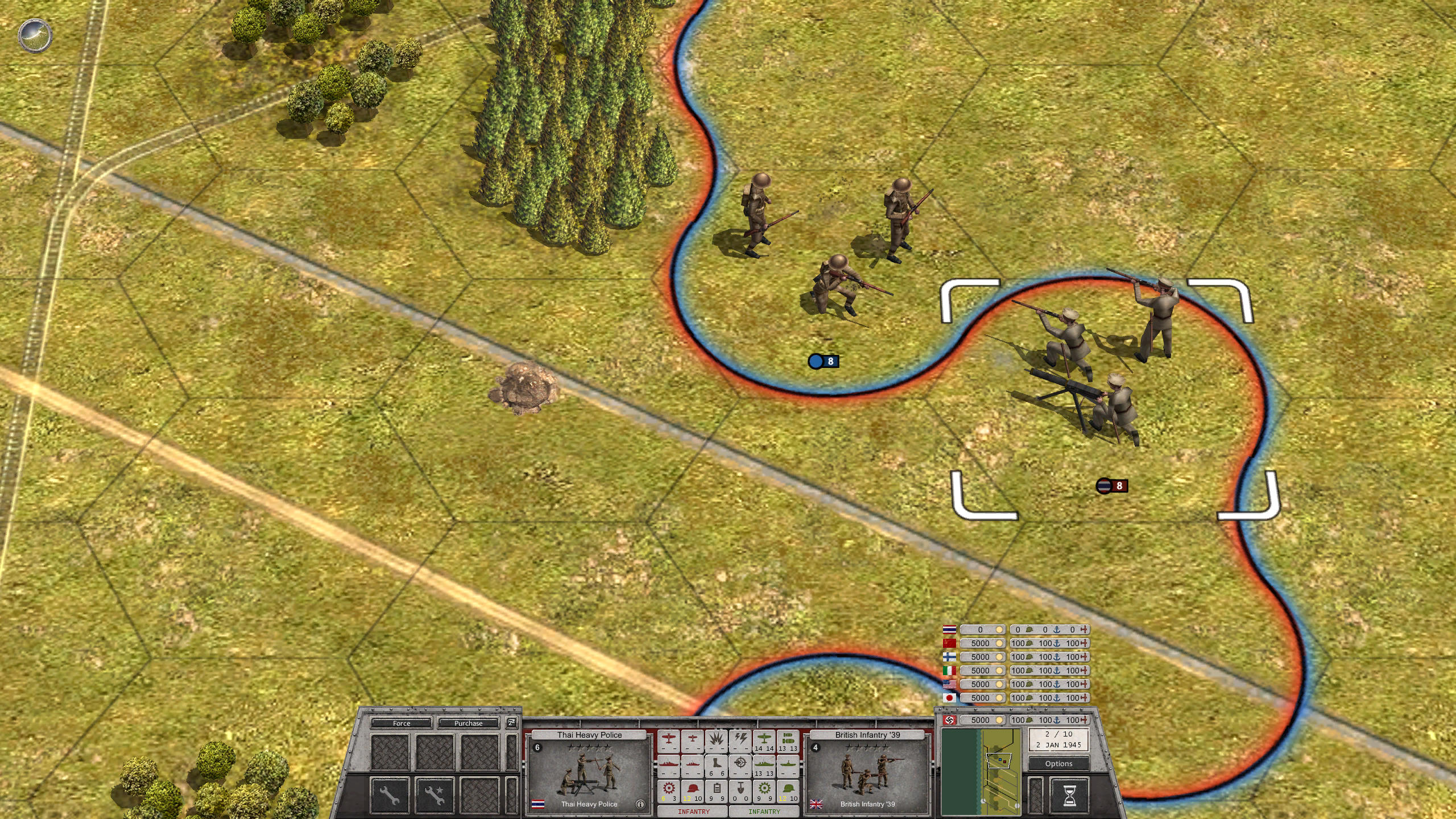Click the entrenchment shovel stat icon
This screenshot has width=1456, height=819.
741,789
